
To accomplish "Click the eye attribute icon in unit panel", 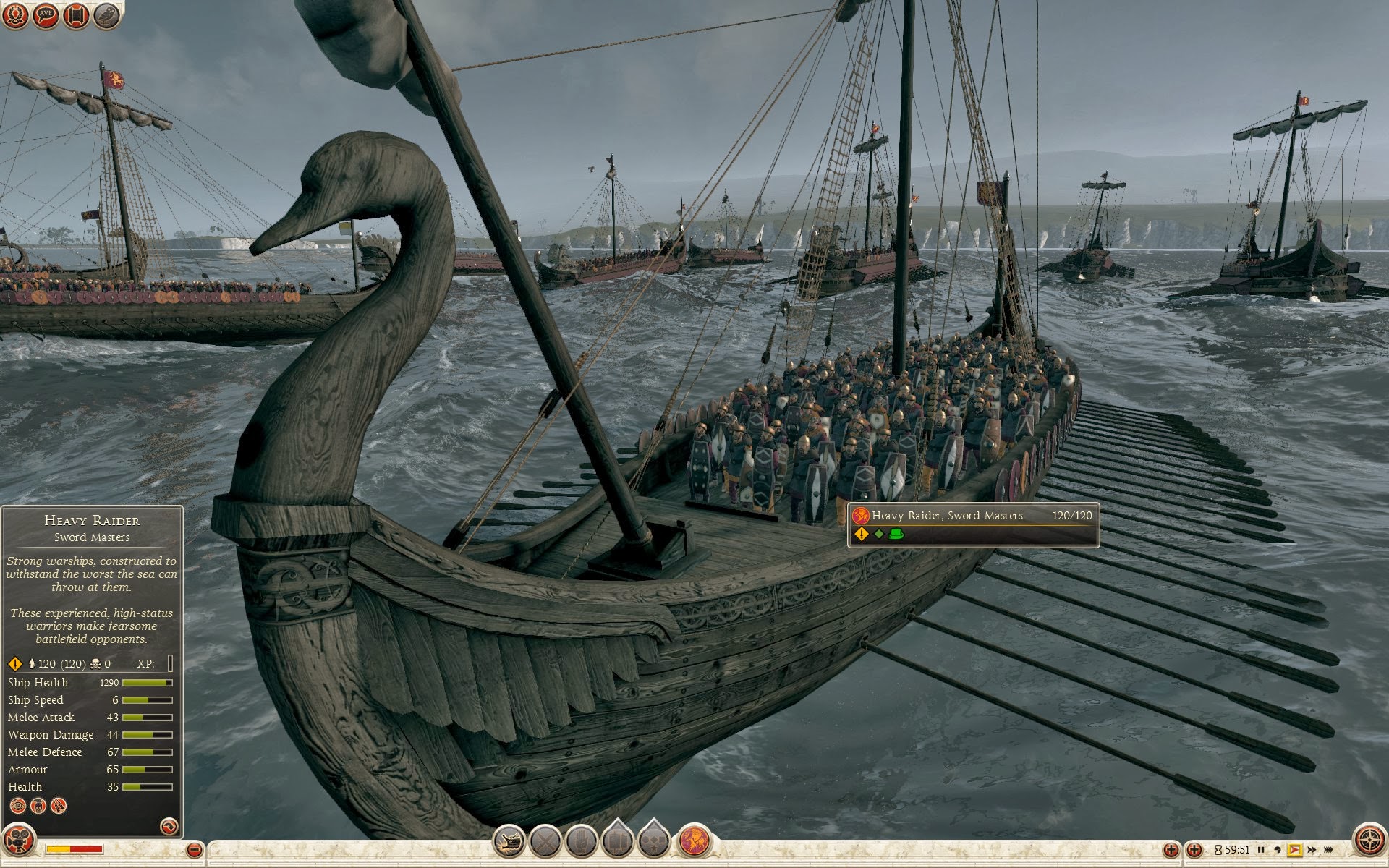I will tap(18, 806).
